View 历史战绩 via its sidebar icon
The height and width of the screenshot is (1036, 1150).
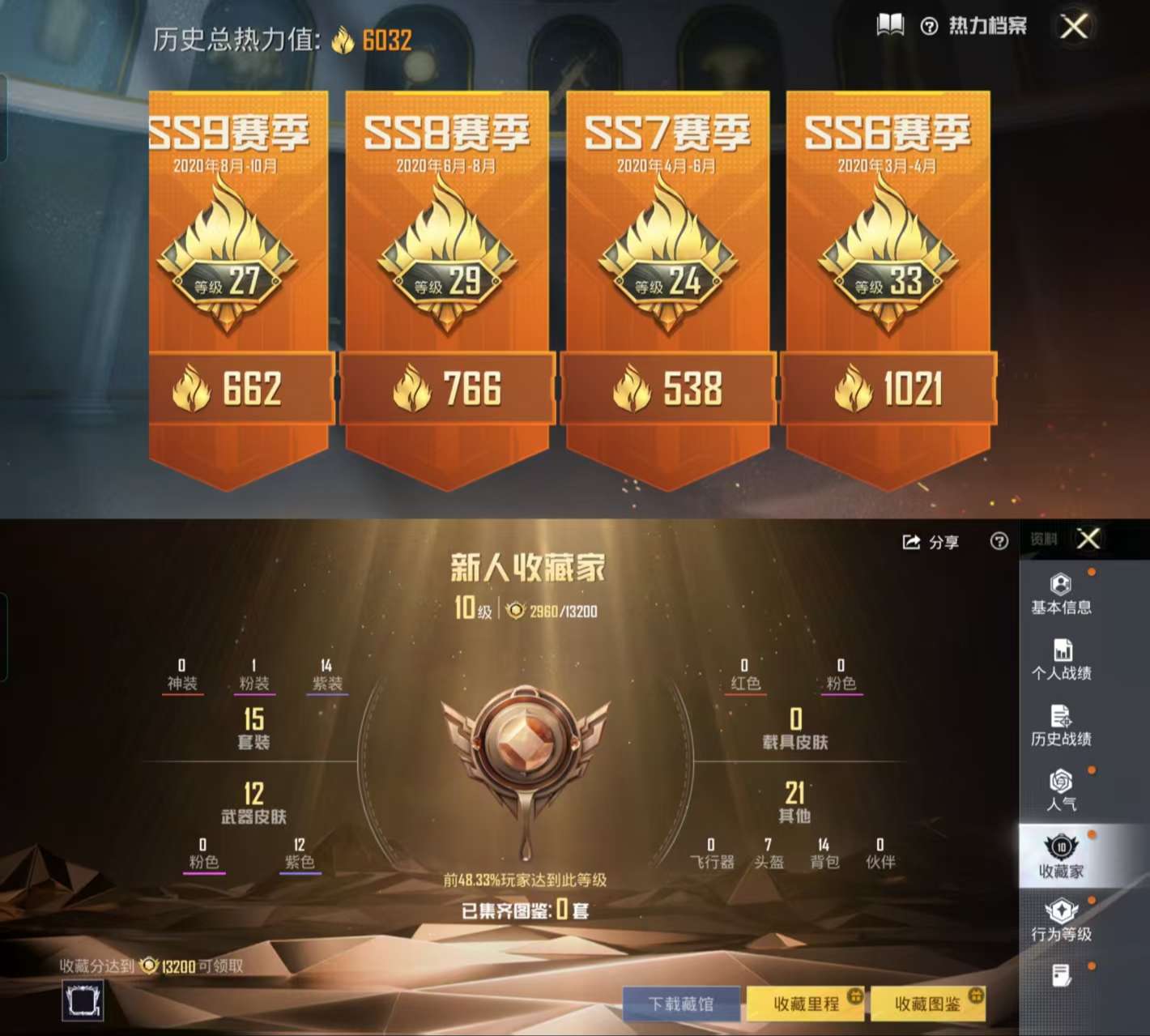point(1062,721)
